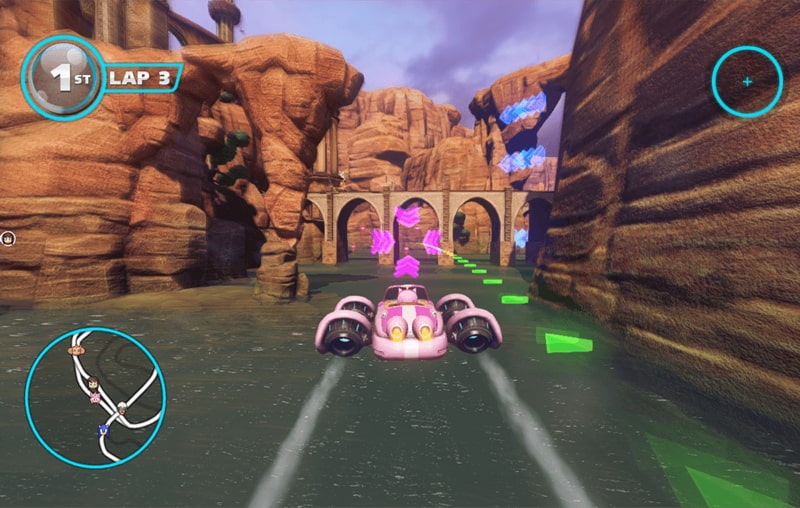Image resolution: width=800 pixels, height=508 pixels.
Task: Click the 1st place position badge
Action: [63, 78]
